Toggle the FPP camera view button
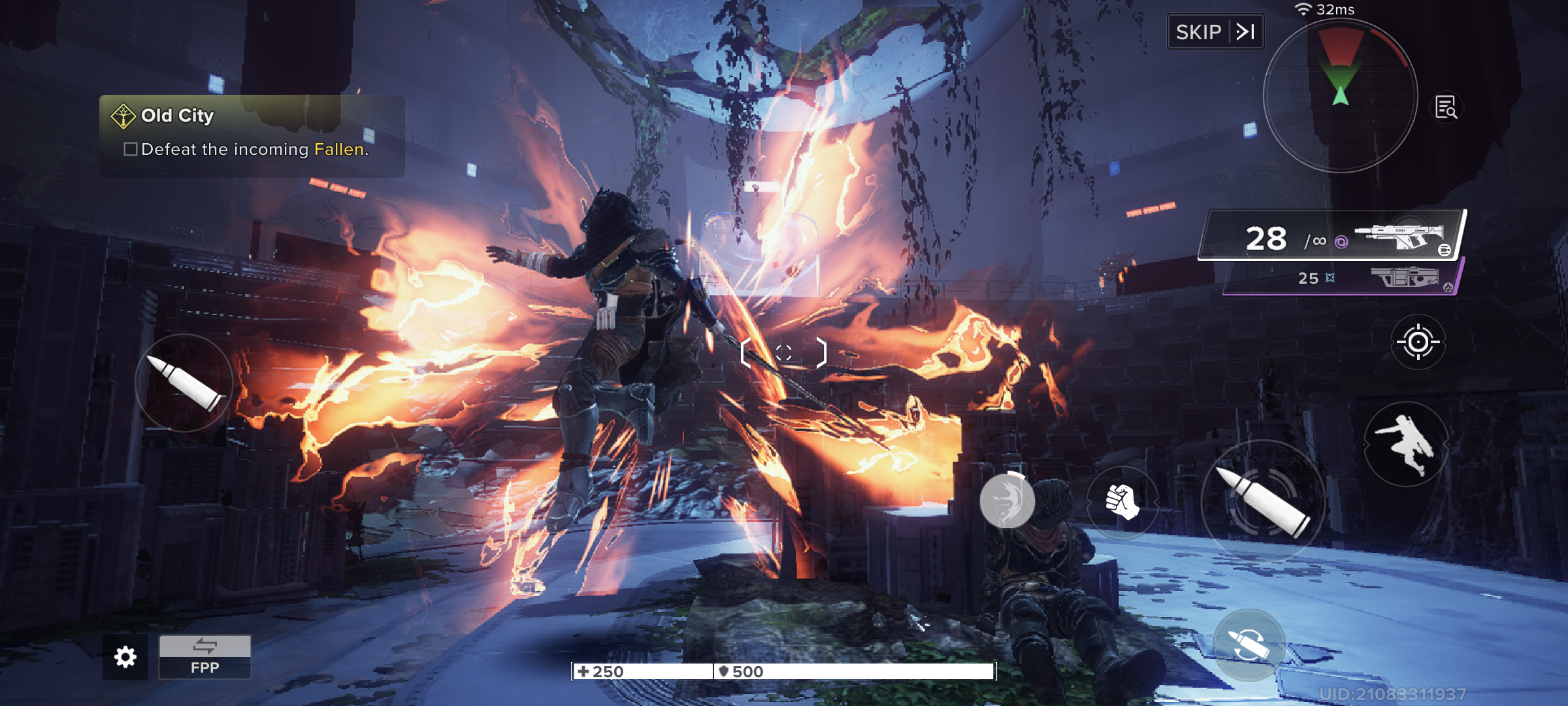Screen dimensions: 1568x706 pos(204,657)
